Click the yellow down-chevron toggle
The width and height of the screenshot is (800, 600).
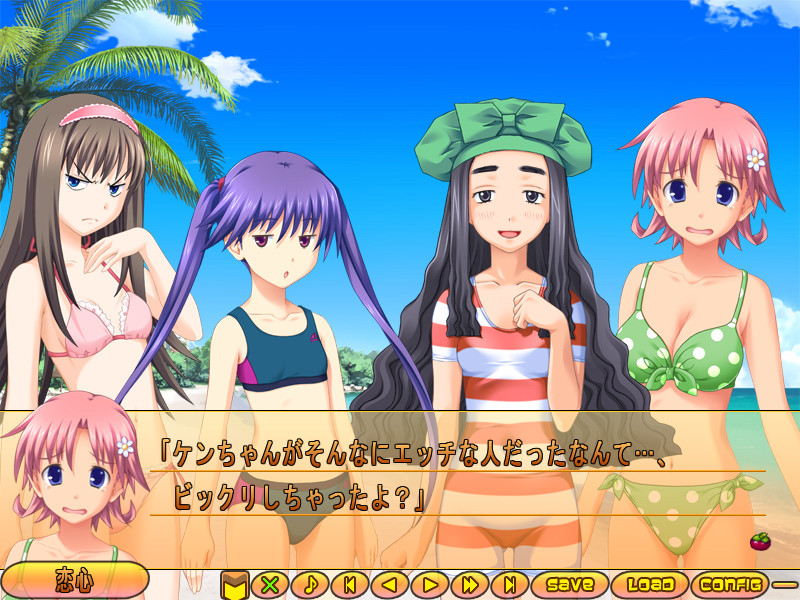click(x=234, y=583)
